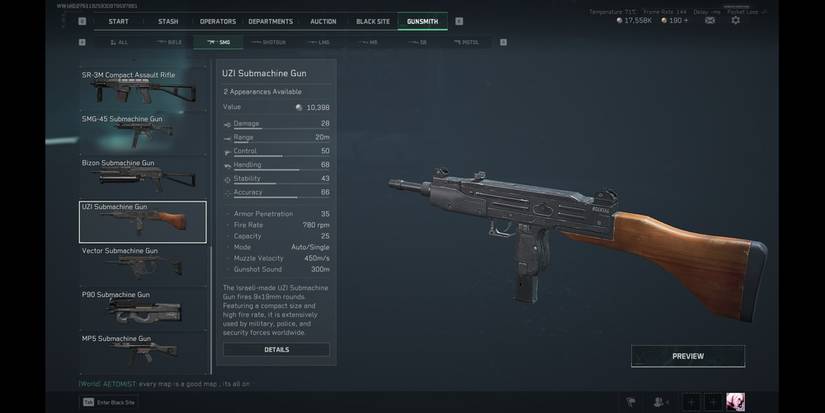The width and height of the screenshot is (825, 413).
Task: Show all weapon categories
Action: 119,42
